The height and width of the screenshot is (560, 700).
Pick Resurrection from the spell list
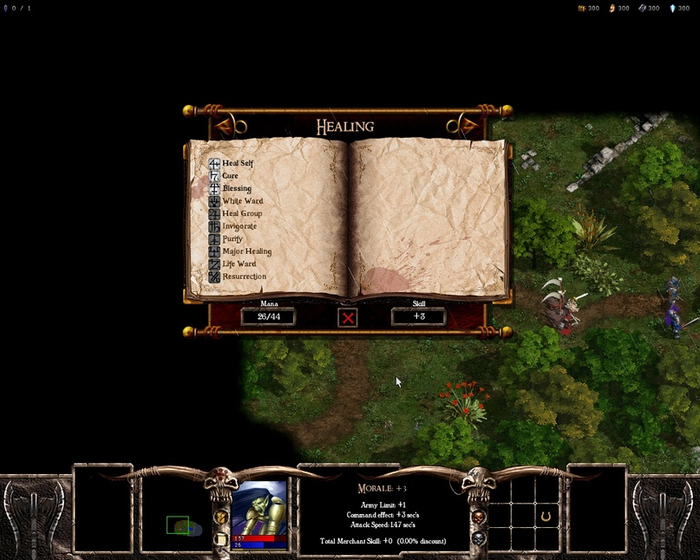pos(243,277)
